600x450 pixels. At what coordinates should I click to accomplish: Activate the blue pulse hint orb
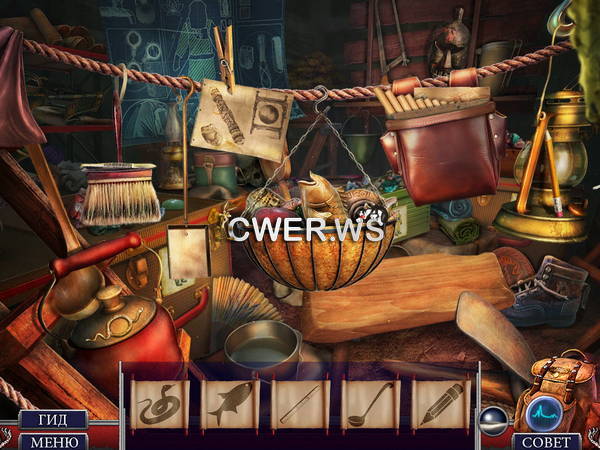(x=546, y=413)
